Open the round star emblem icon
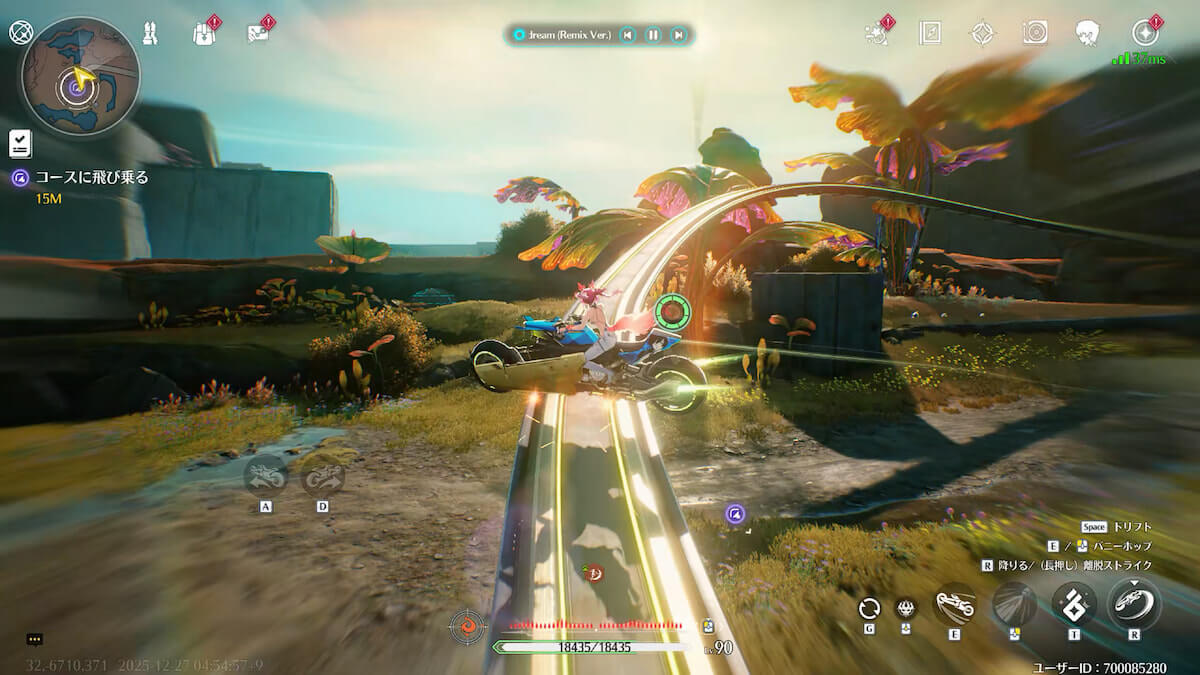Screen dimensions: 1200x675 [x=1146, y=33]
